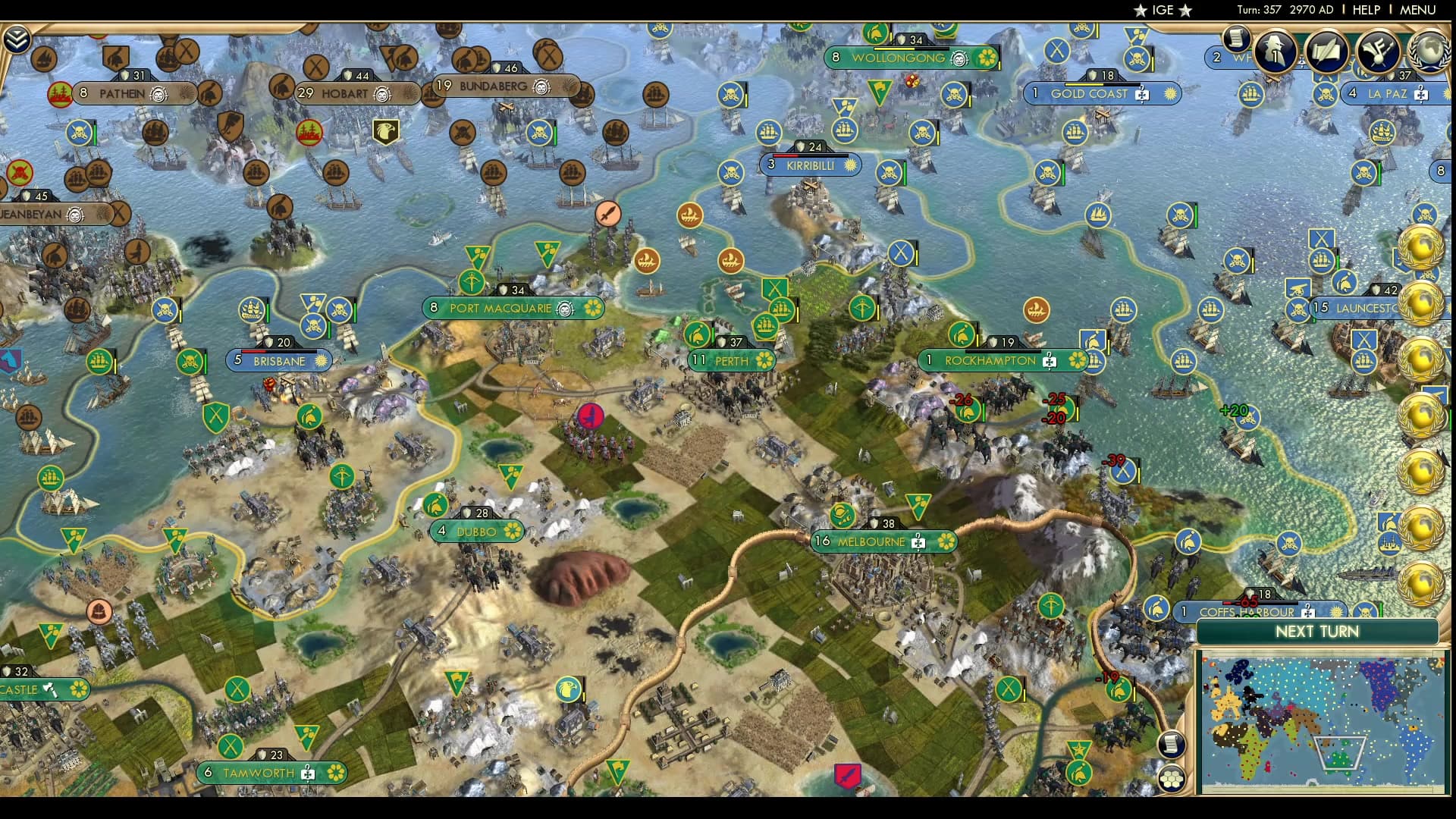This screenshot has height=819, width=1456.
Task: Select the Melbourne city banner
Action: click(872, 542)
